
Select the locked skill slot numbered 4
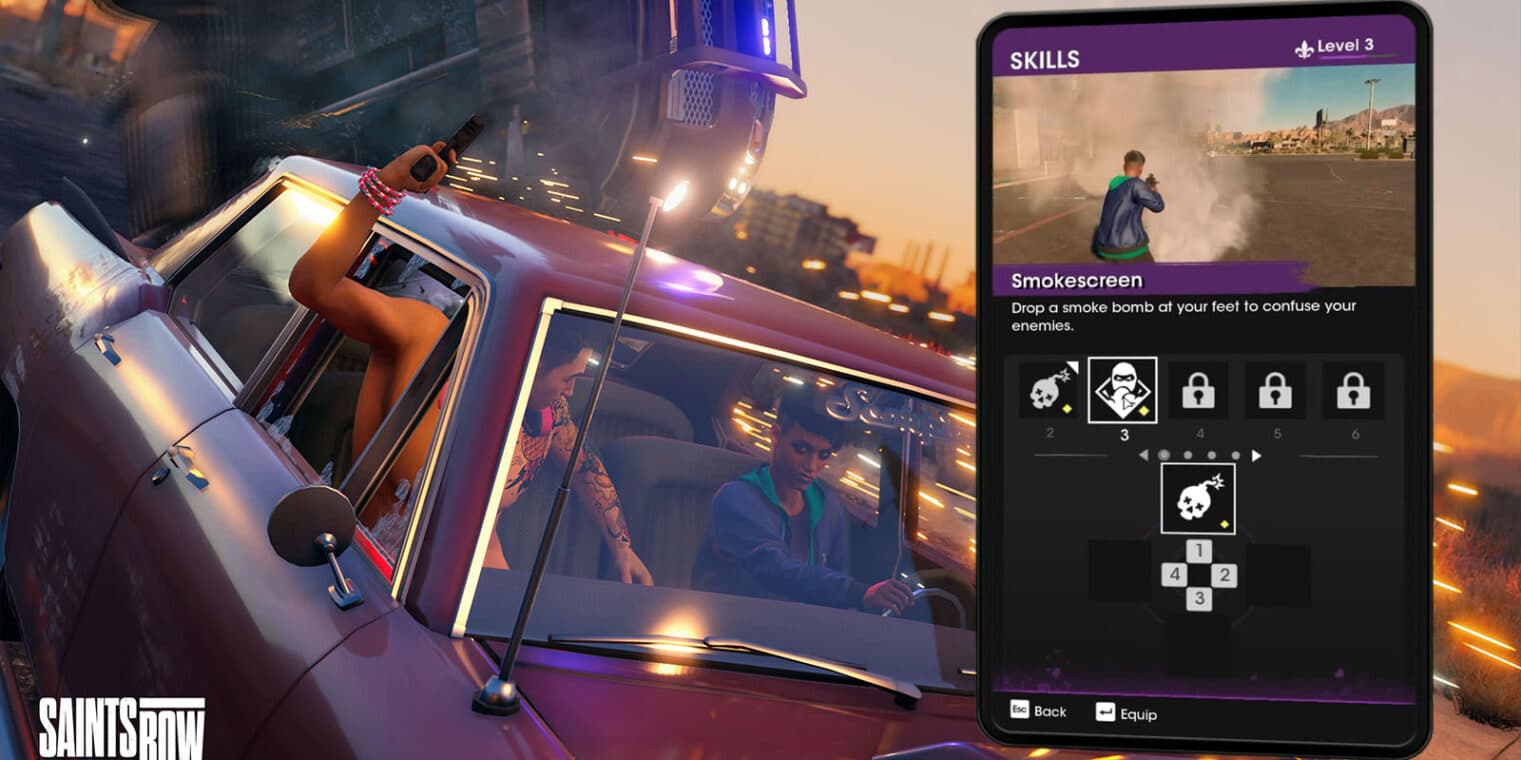click(x=1198, y=390)
